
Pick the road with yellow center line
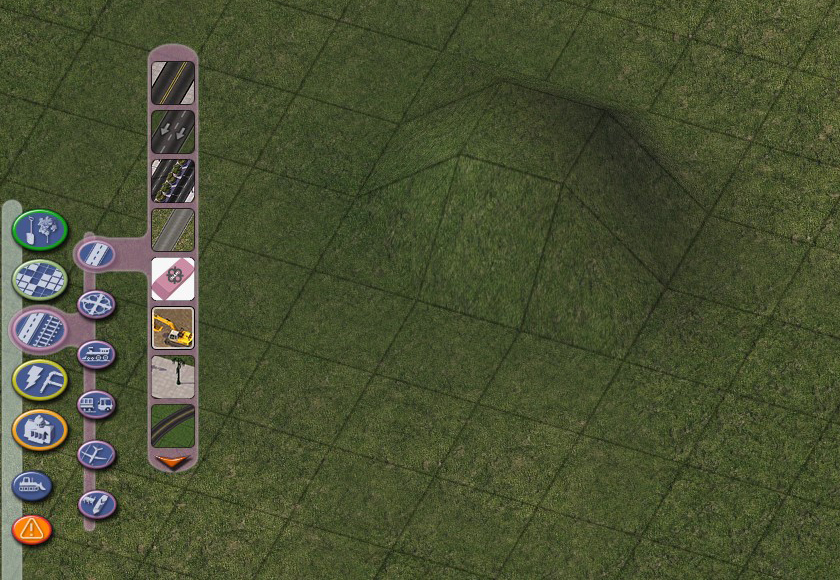172,83
